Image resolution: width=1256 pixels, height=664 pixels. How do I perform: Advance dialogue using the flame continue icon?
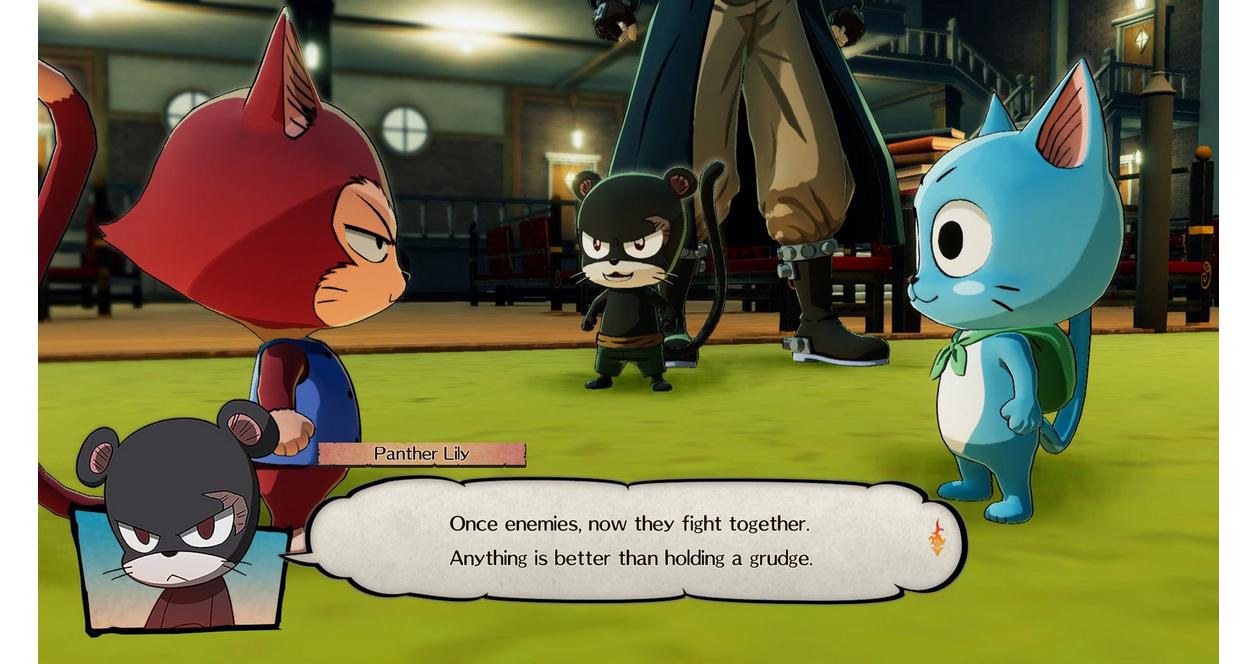[x=936, y=538]
